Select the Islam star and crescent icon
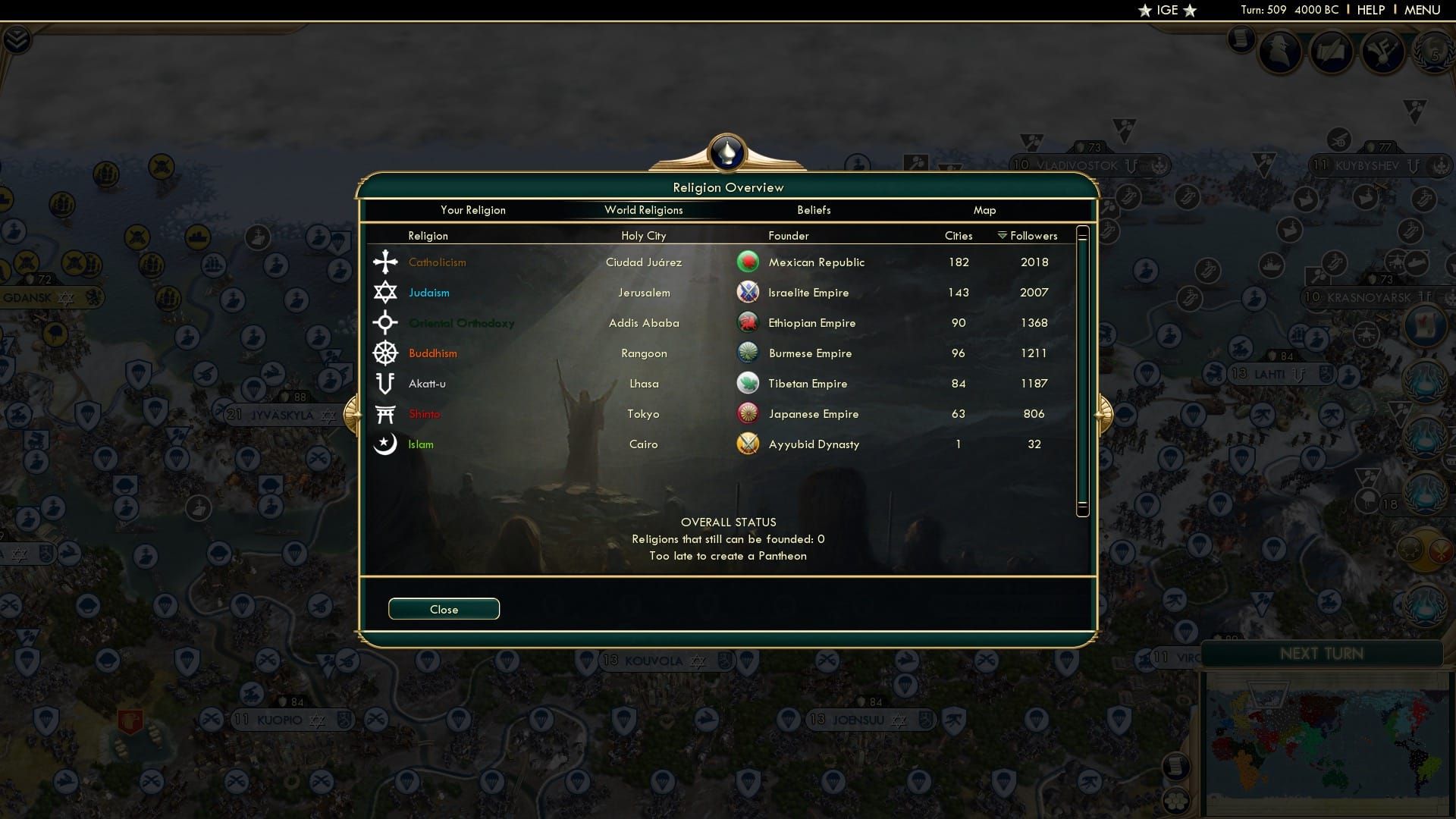This screenshot has width=1456, height=819. [x=385, y=444]
